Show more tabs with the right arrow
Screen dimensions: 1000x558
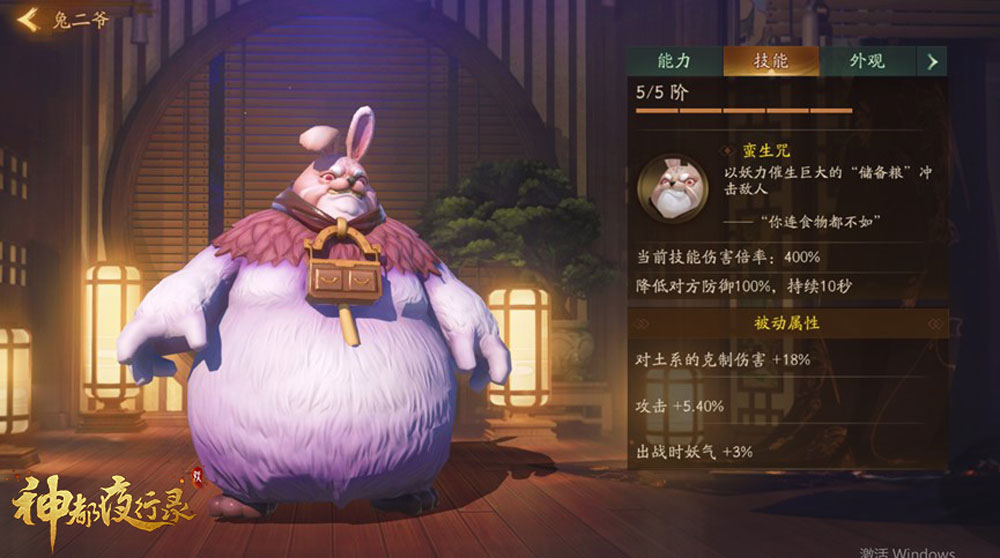tap(932, 61)
